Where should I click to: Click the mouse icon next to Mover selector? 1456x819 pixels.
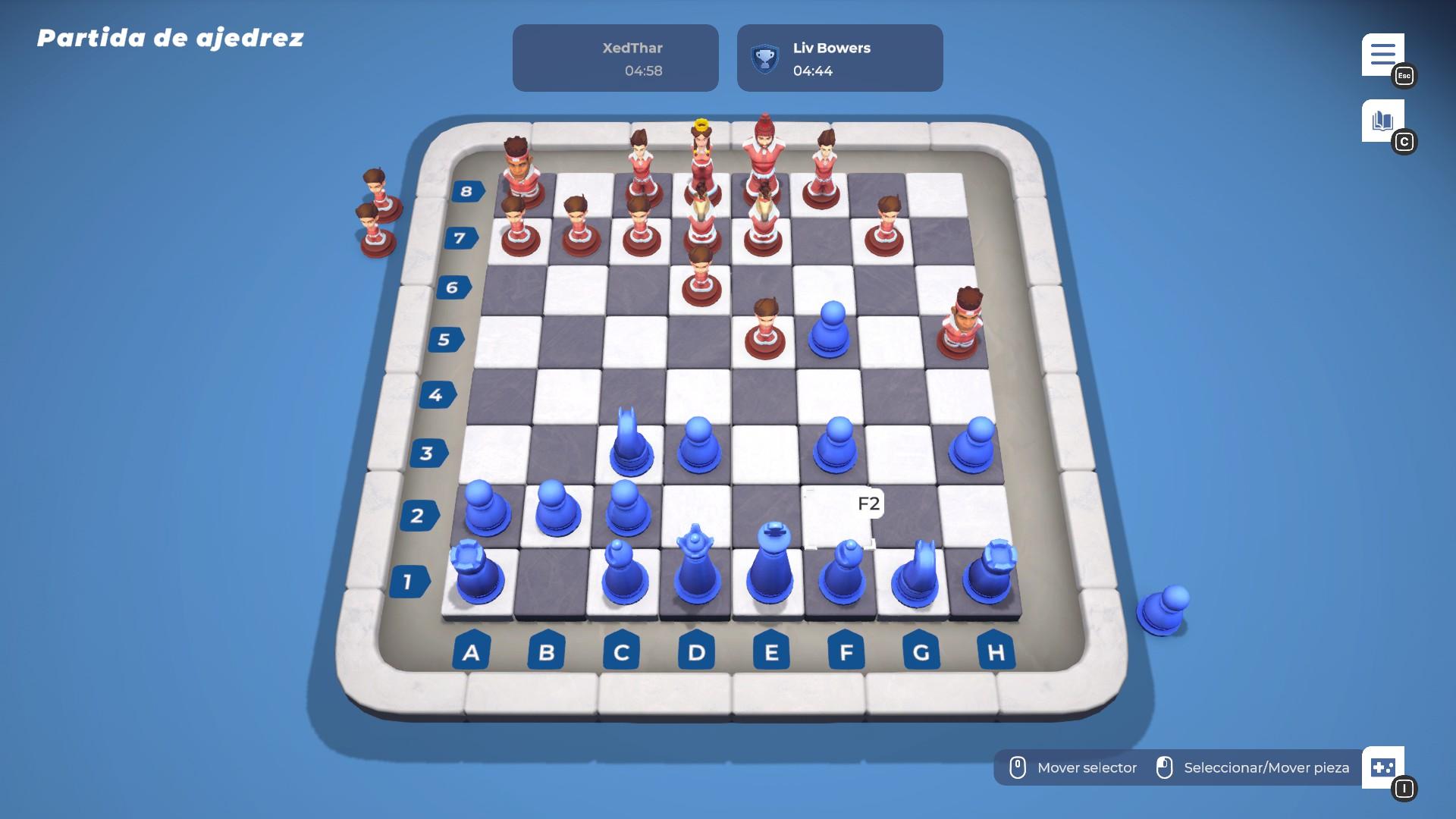point(1018,767)
